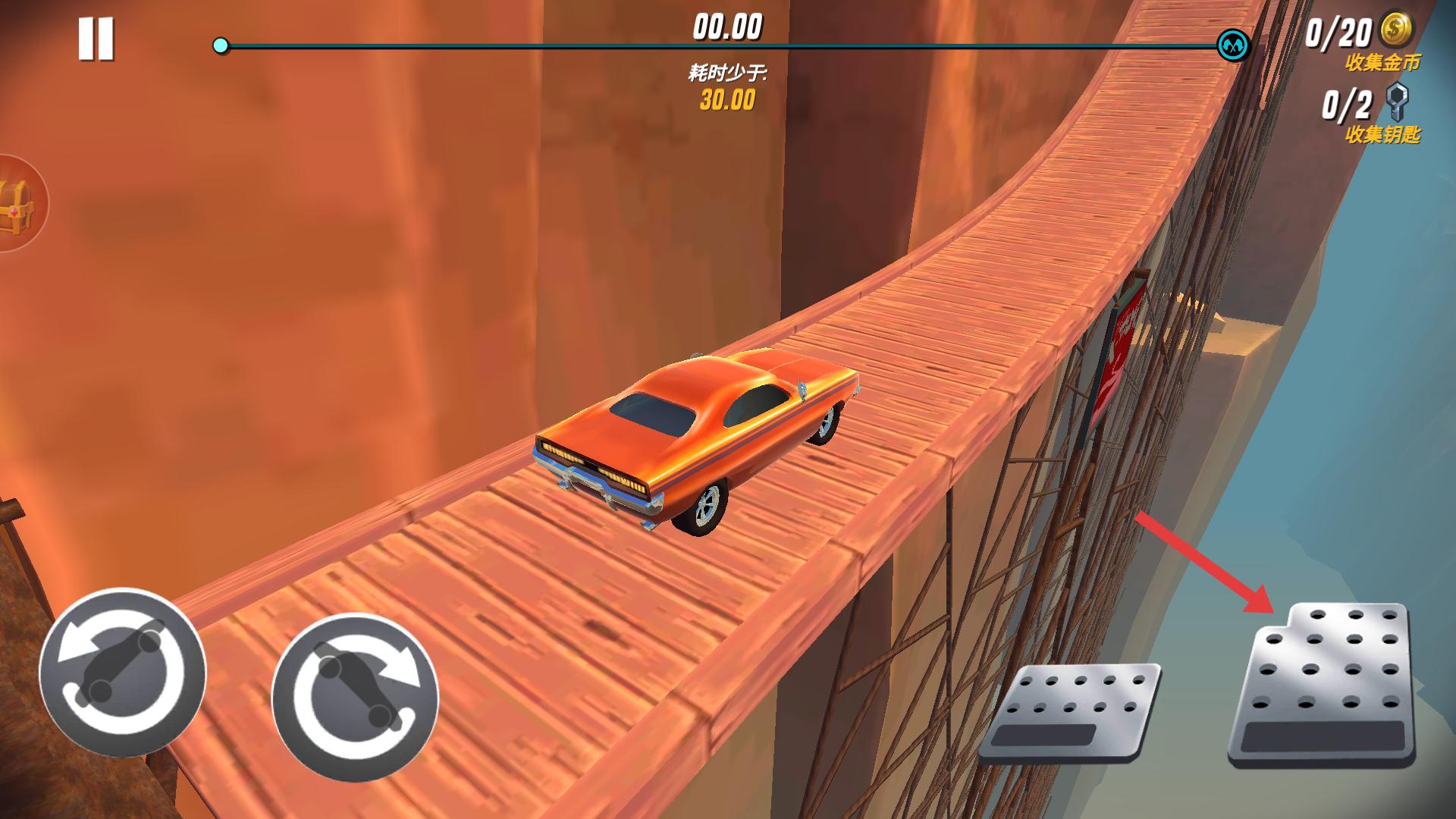Screen dimensions: 1456x819
Task: Rotate the car counterclockwise for a backflip
Action: click(122, 672)
